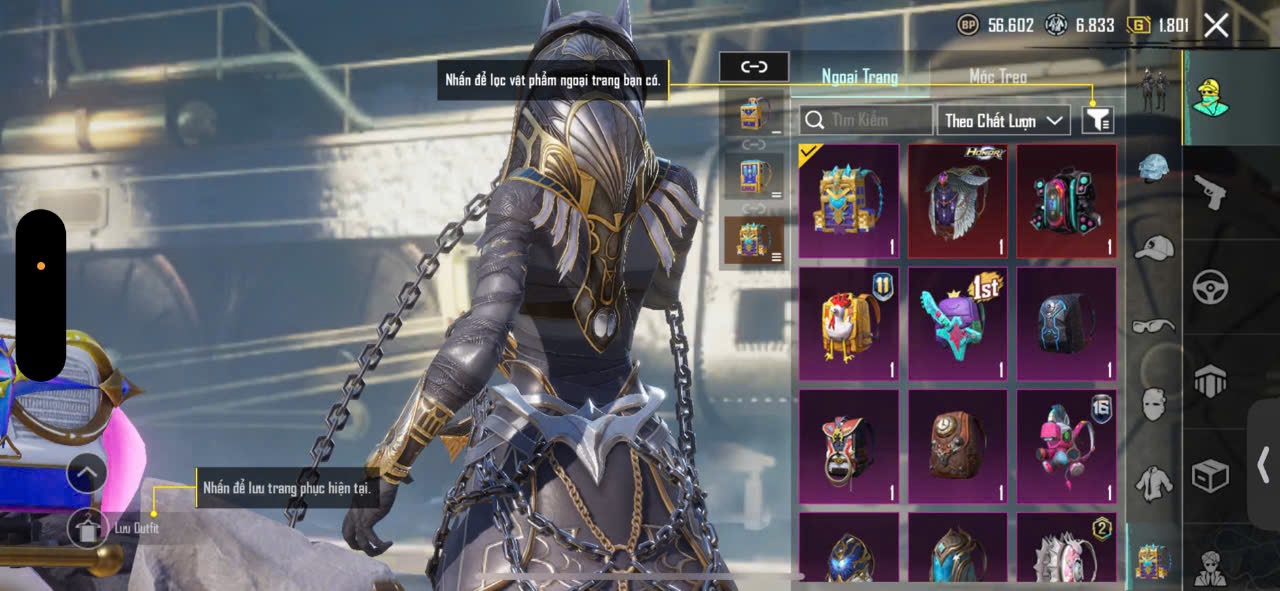Select the golden pharaoh backpack skin

pos(848,201)
